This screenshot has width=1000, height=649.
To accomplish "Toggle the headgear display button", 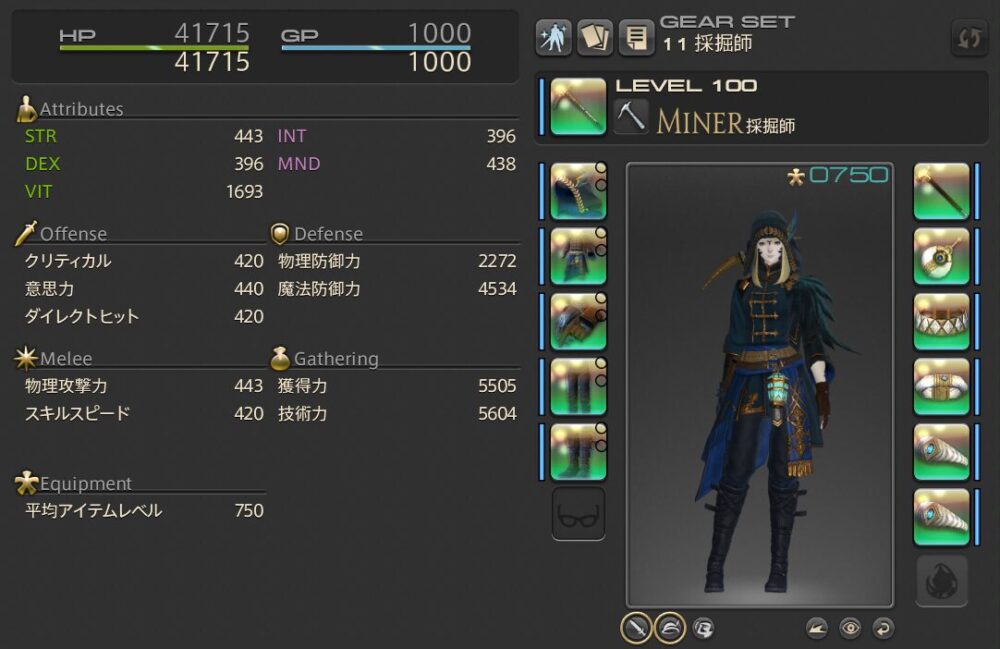I will 670,627.
